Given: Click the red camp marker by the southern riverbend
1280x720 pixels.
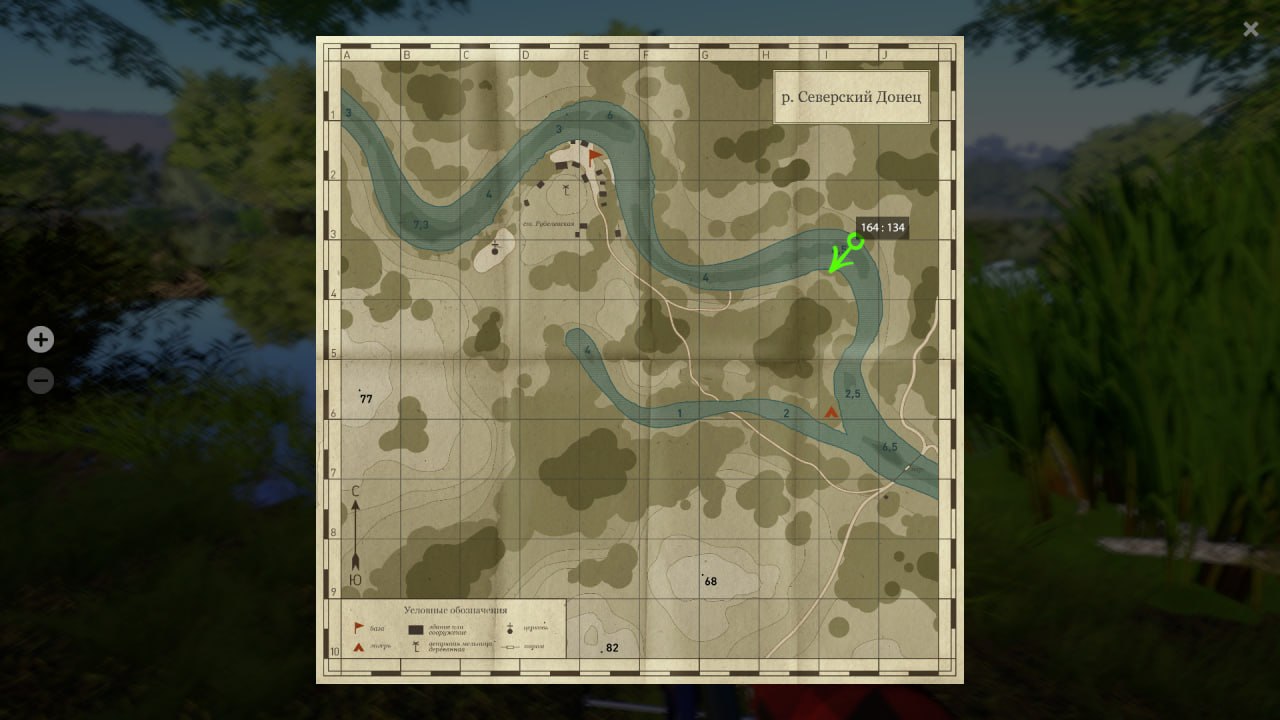Looking at the screenshot, I should pos(833,410).
